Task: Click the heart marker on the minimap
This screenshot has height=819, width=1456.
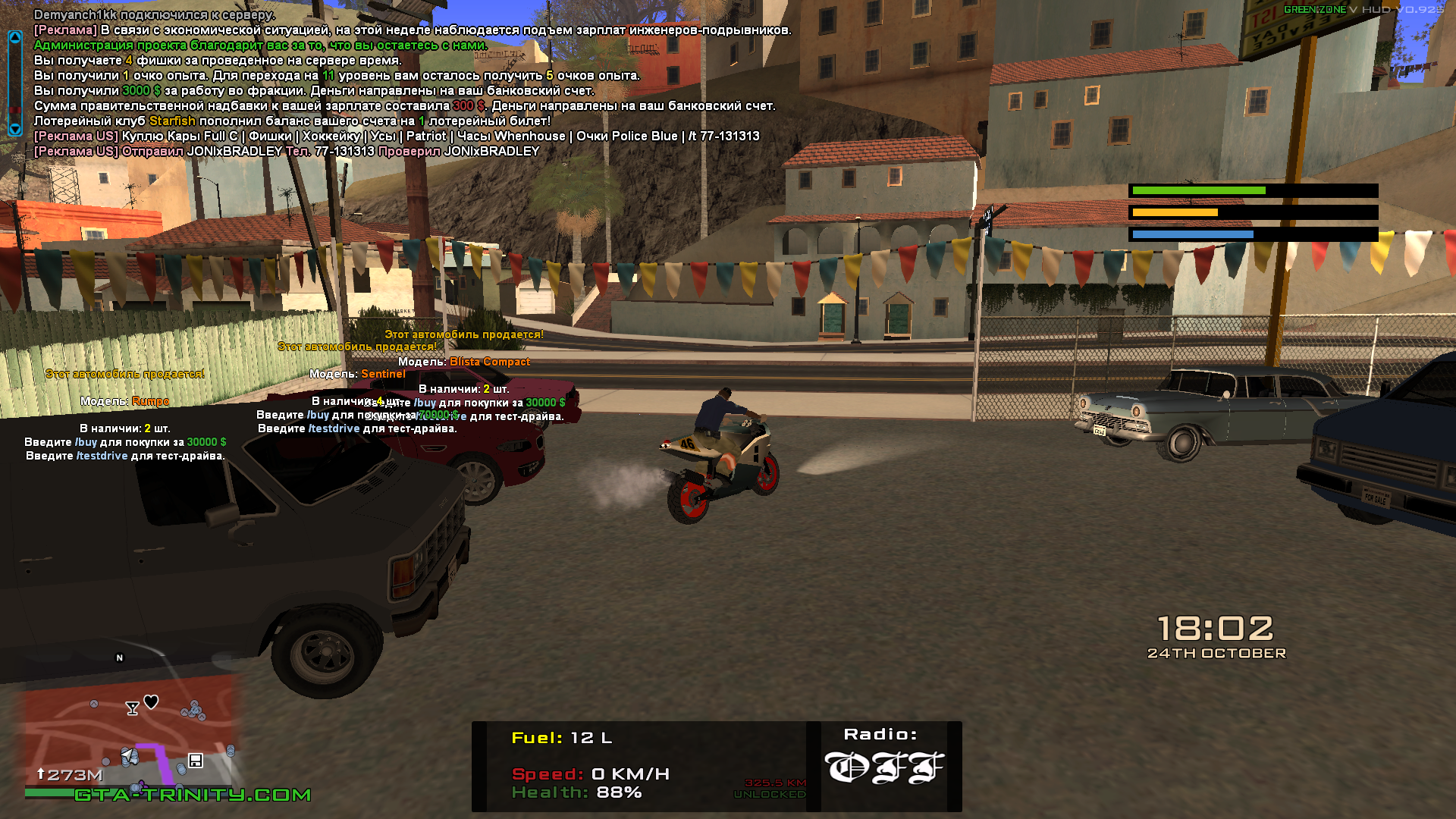Action: 151,702
